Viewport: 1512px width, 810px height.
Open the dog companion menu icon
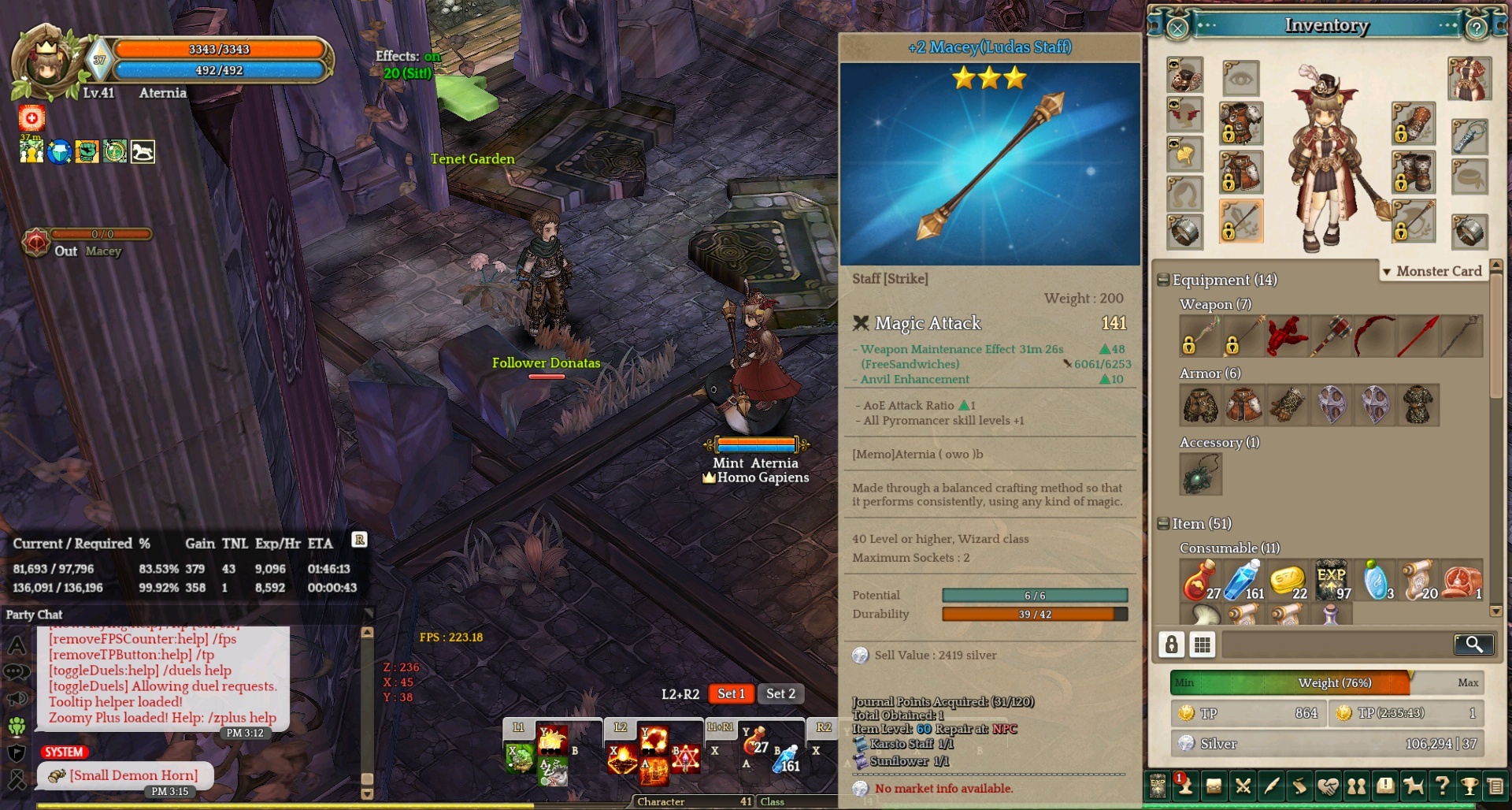(x=1414, y=786)
